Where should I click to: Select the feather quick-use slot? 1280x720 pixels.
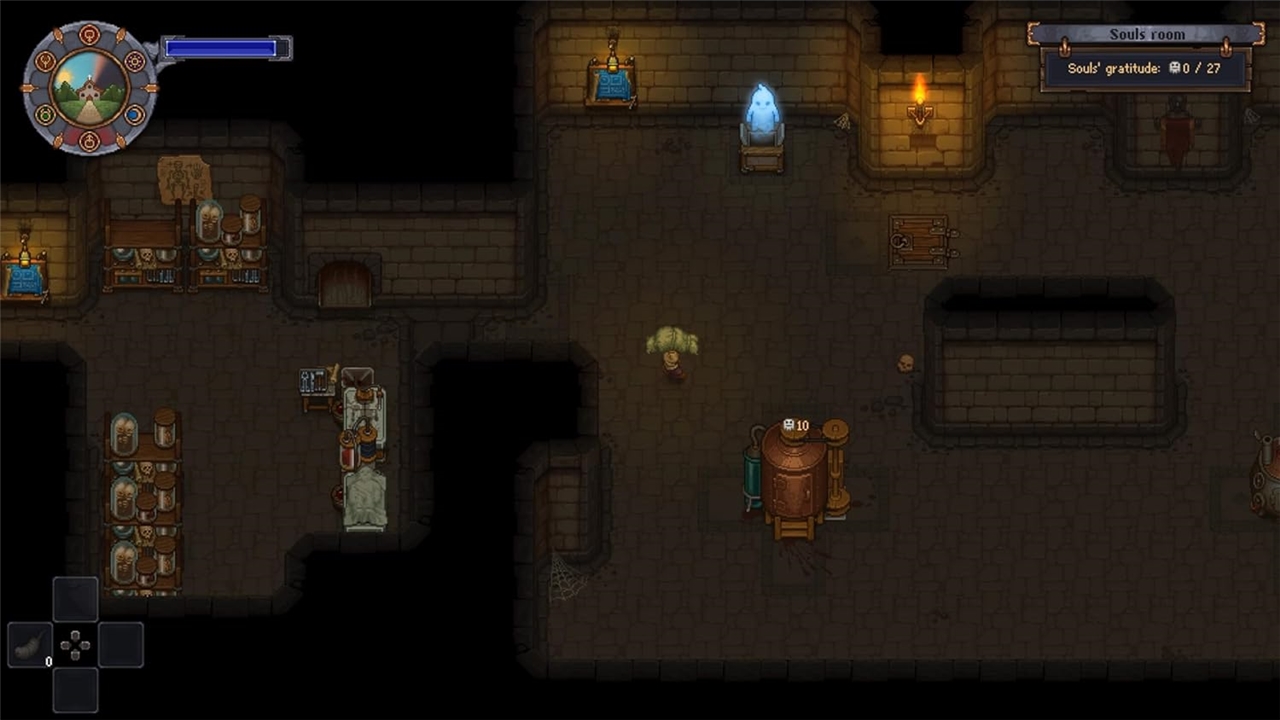click(30, 645)
